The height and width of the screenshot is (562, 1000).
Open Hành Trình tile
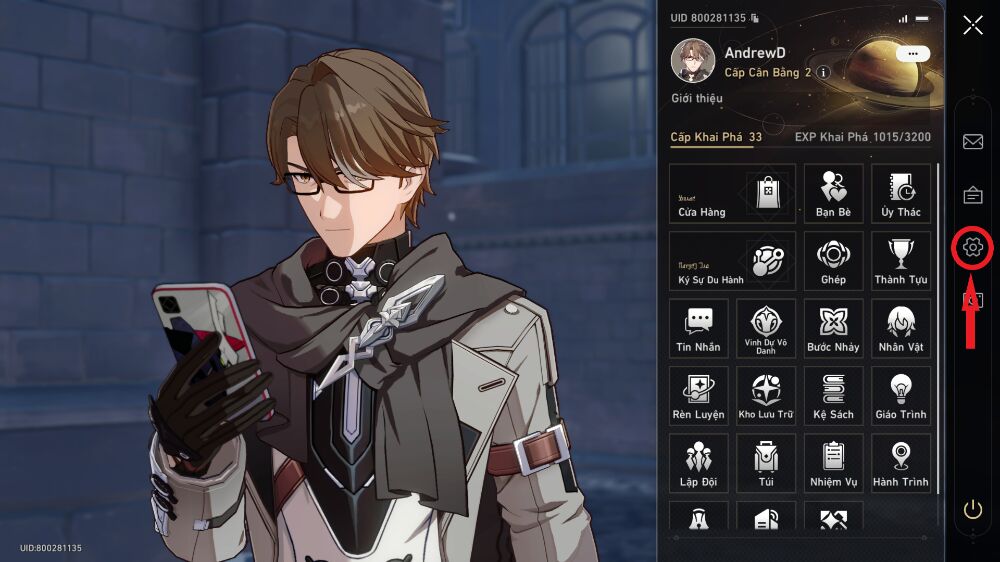(901, 463)
